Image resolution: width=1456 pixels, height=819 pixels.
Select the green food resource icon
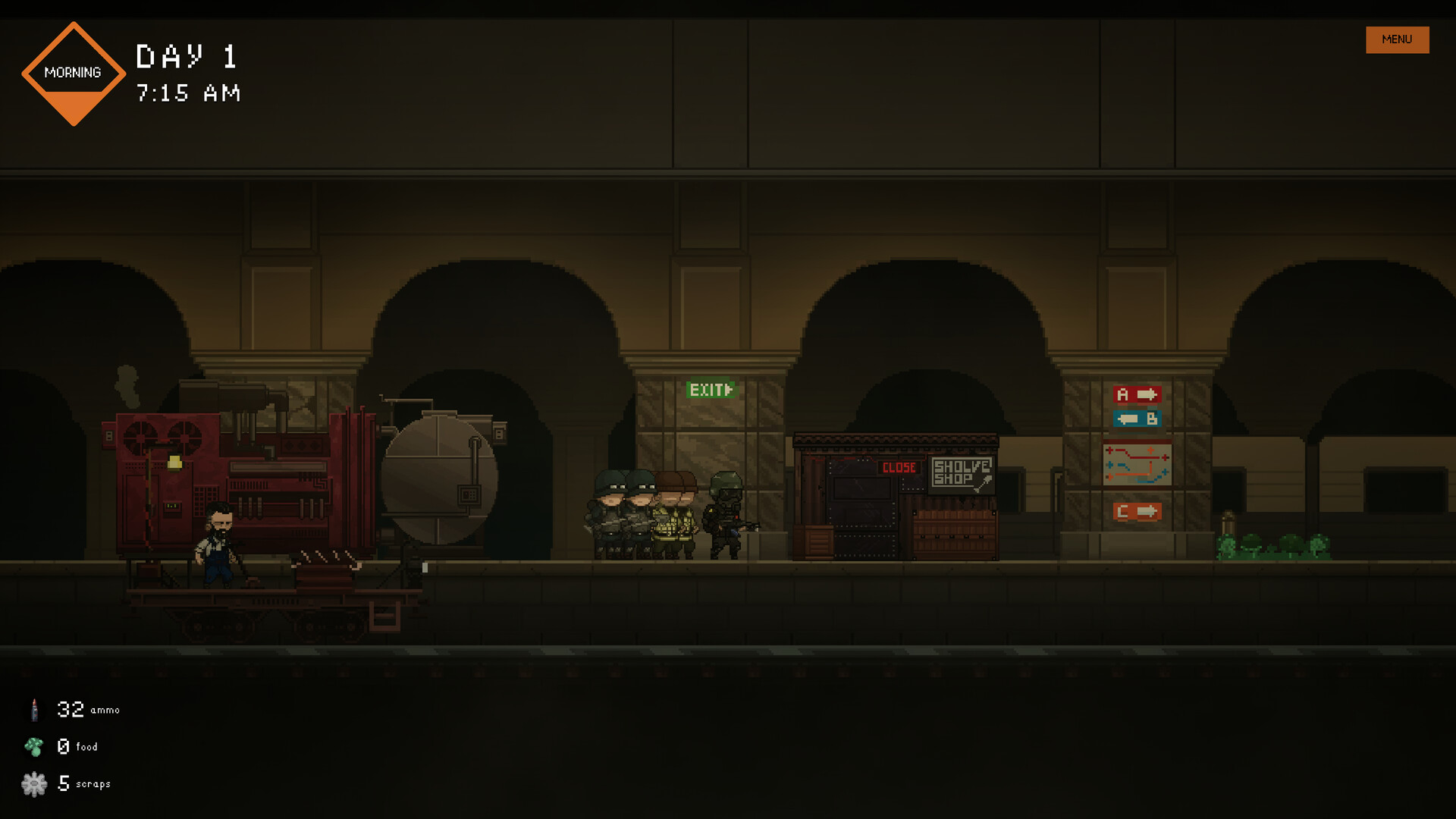[x=33, y=746]
